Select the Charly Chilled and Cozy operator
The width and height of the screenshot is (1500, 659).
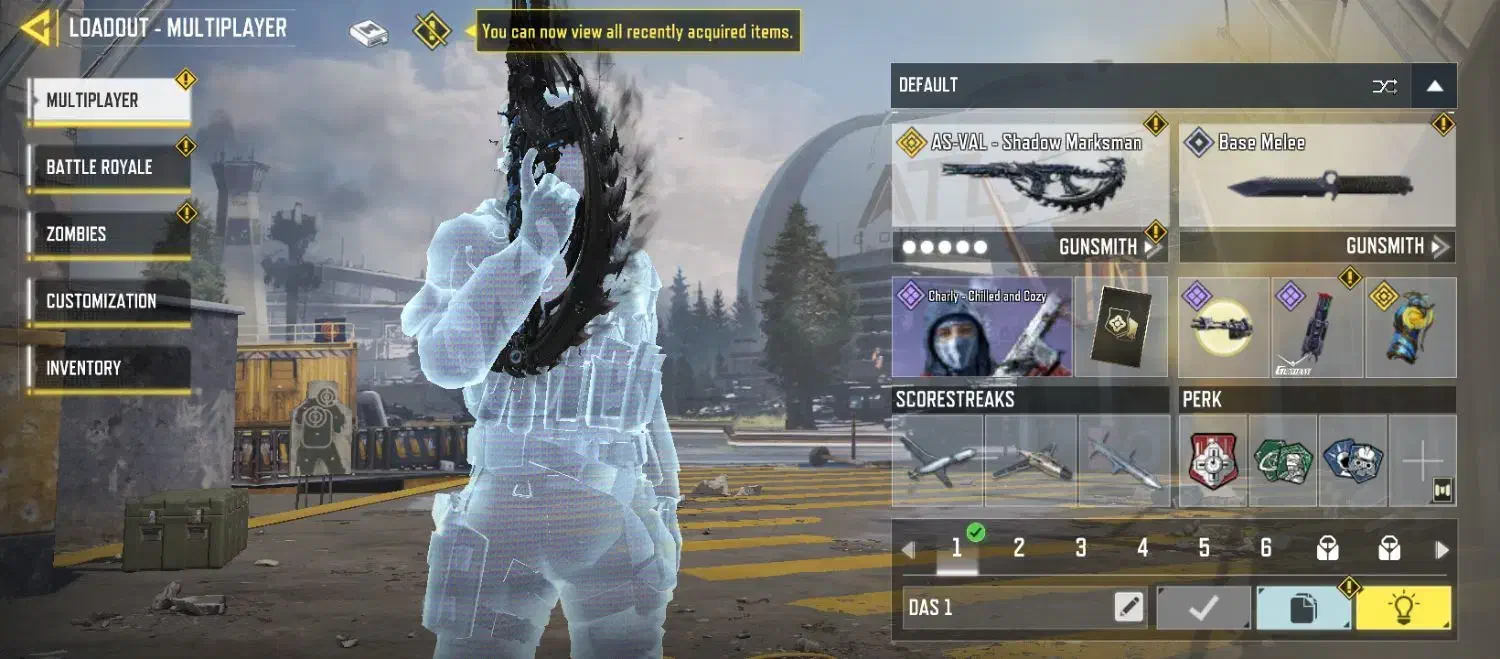click(982, 327)
